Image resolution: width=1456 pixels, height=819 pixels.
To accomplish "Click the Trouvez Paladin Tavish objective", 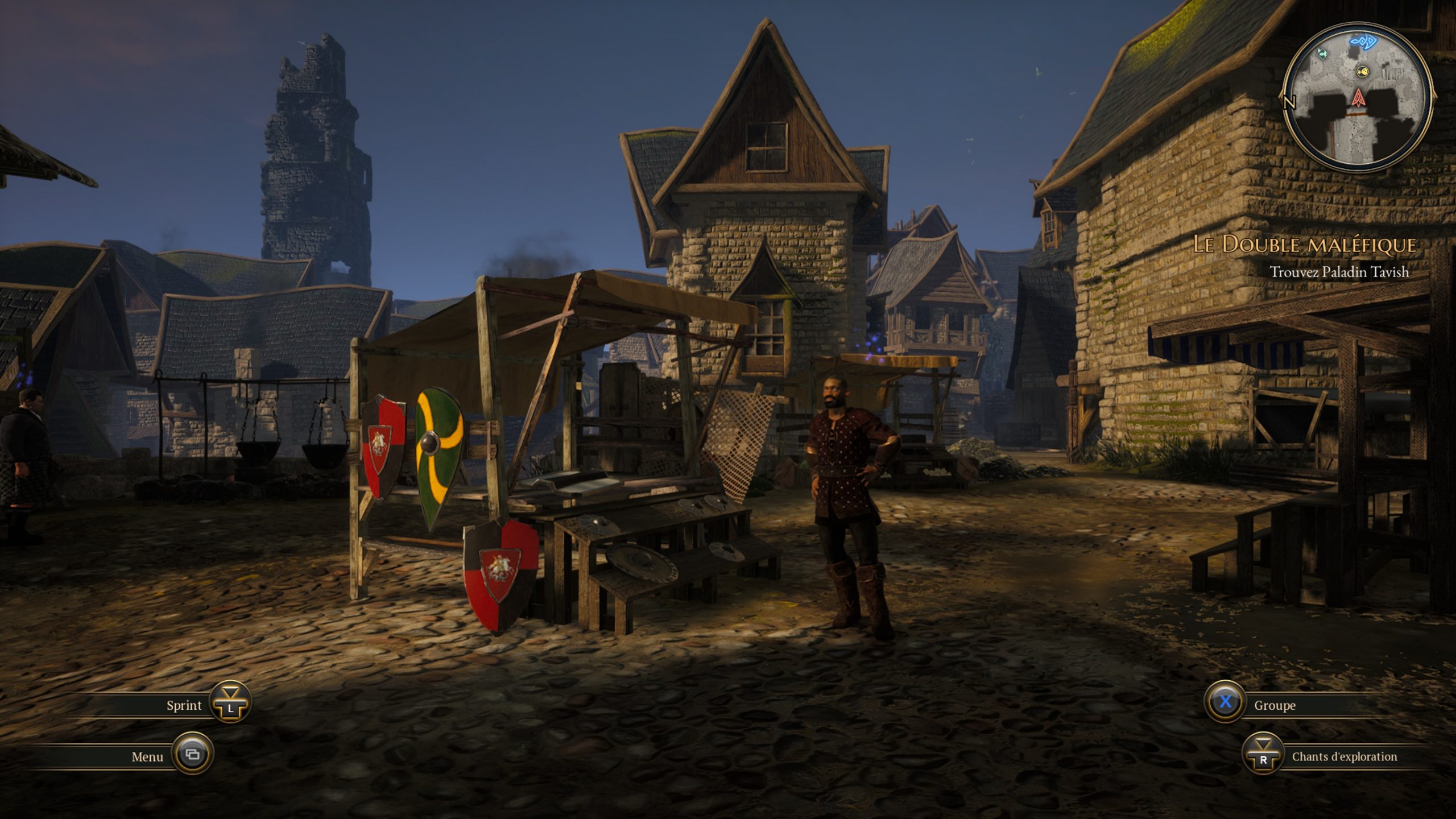I will tap(1339, 272).
